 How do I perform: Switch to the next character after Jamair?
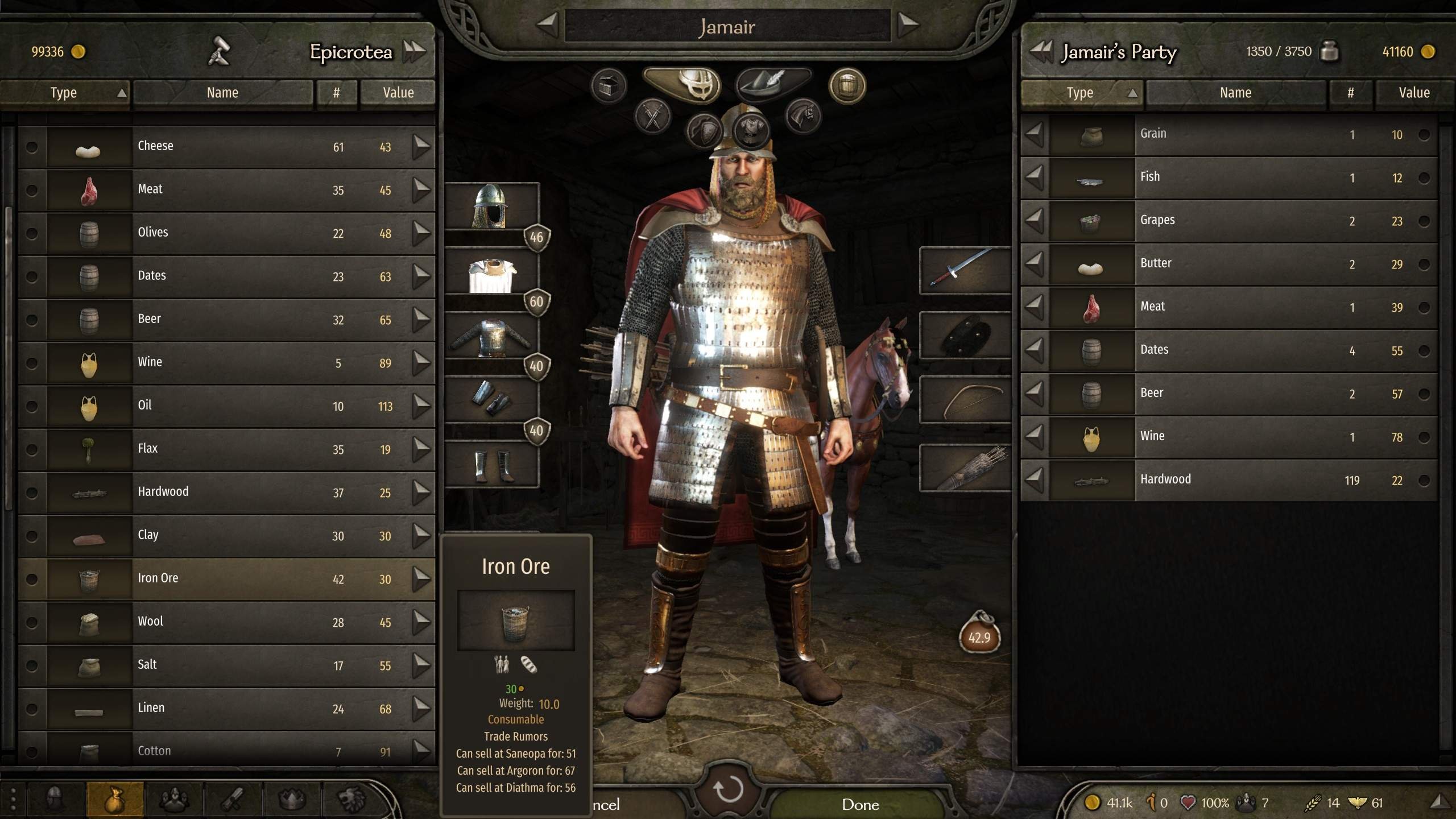point(908,24)
